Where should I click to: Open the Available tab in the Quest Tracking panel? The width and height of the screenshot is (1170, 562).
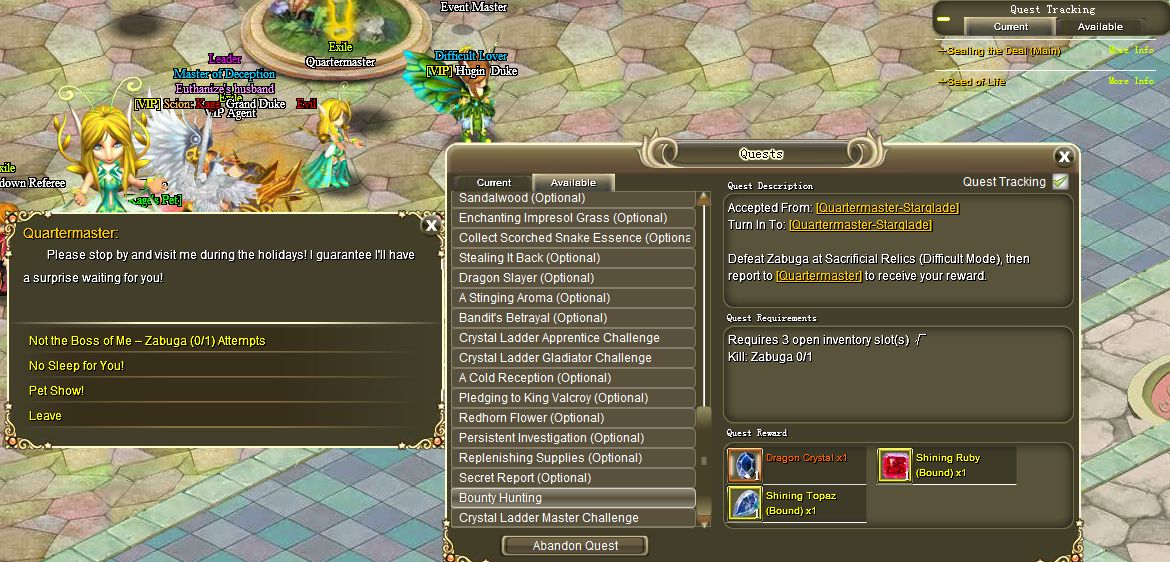1100,27
